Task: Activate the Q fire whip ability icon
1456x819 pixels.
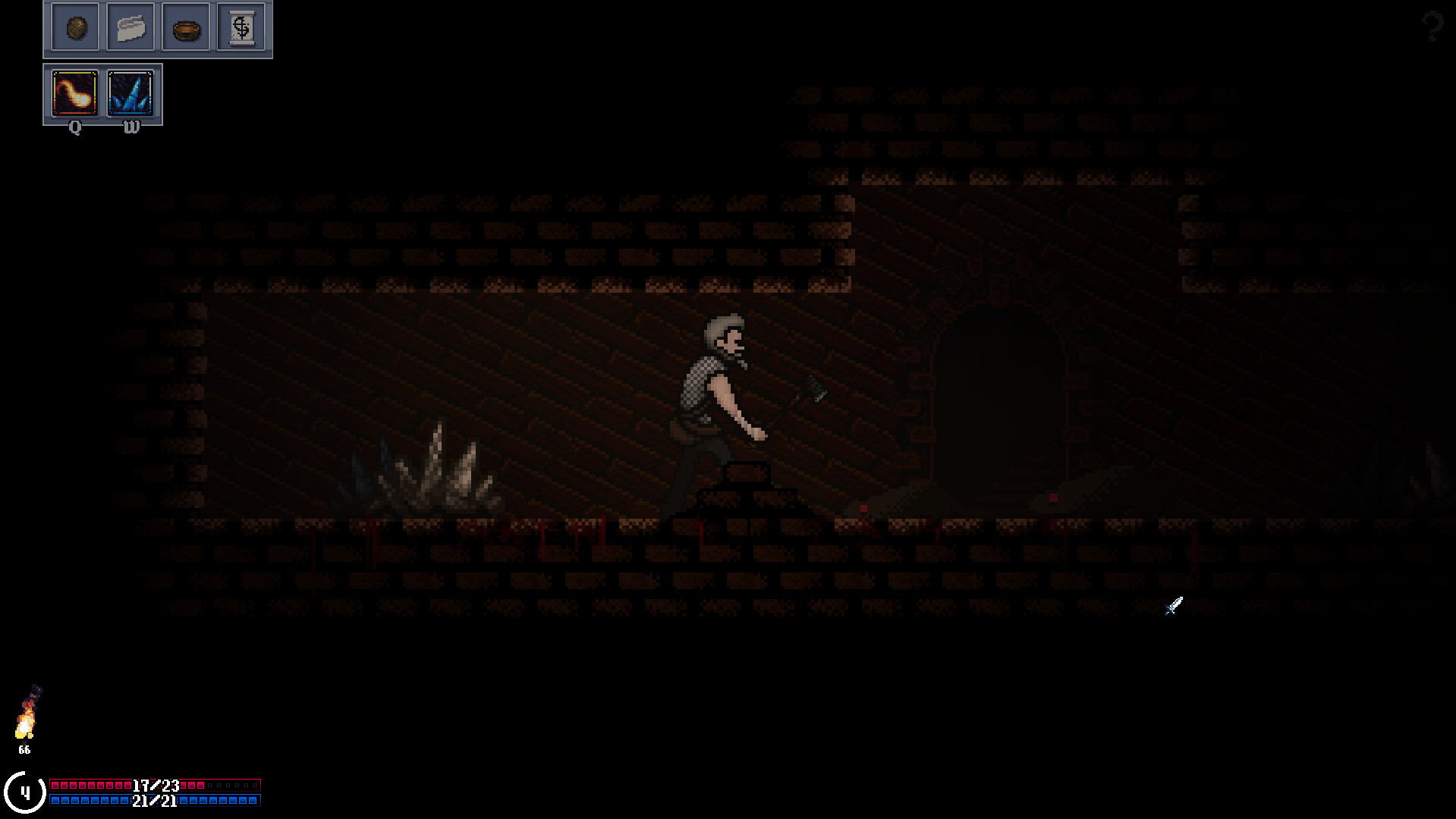Action: tap(74, 93)
